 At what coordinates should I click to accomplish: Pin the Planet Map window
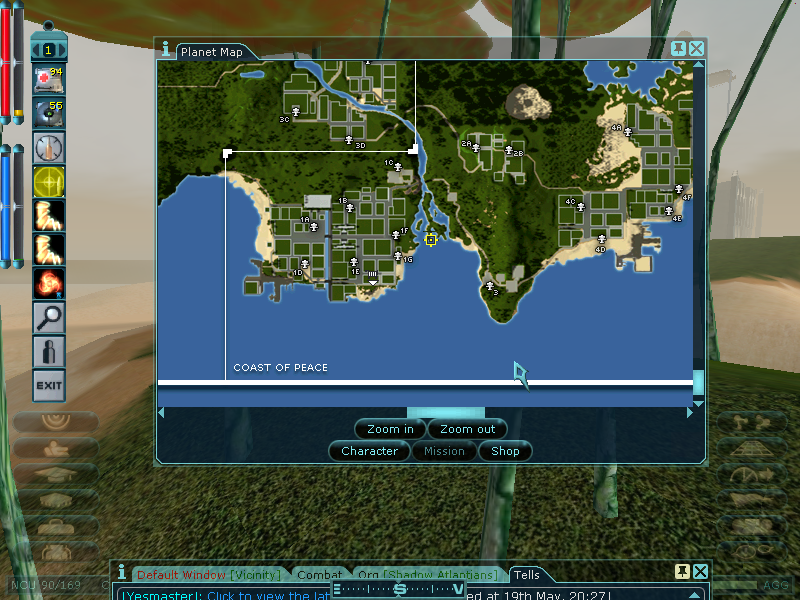click(x=679, y=48)
